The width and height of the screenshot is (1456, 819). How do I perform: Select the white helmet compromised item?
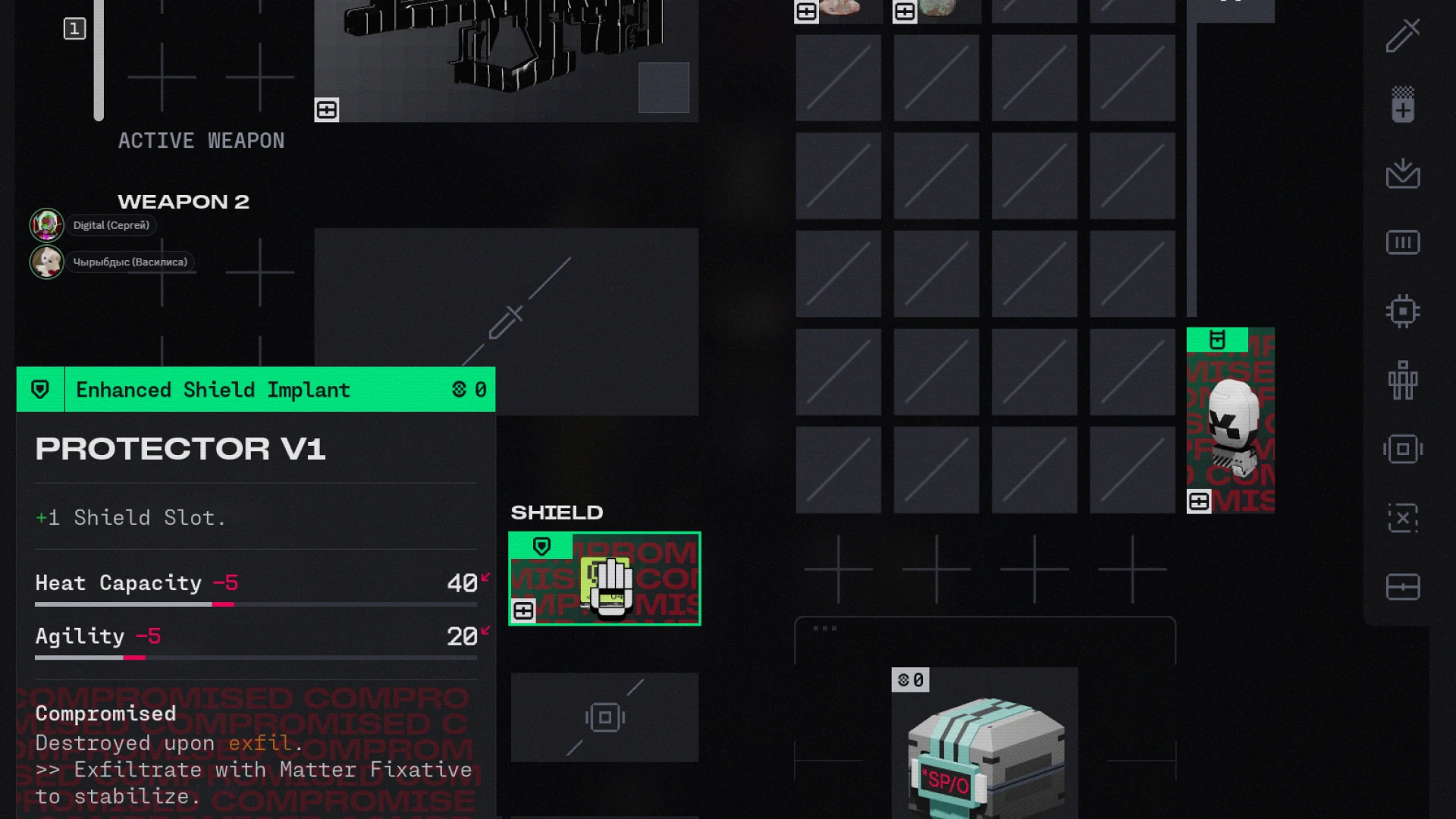pos(1230,421)
